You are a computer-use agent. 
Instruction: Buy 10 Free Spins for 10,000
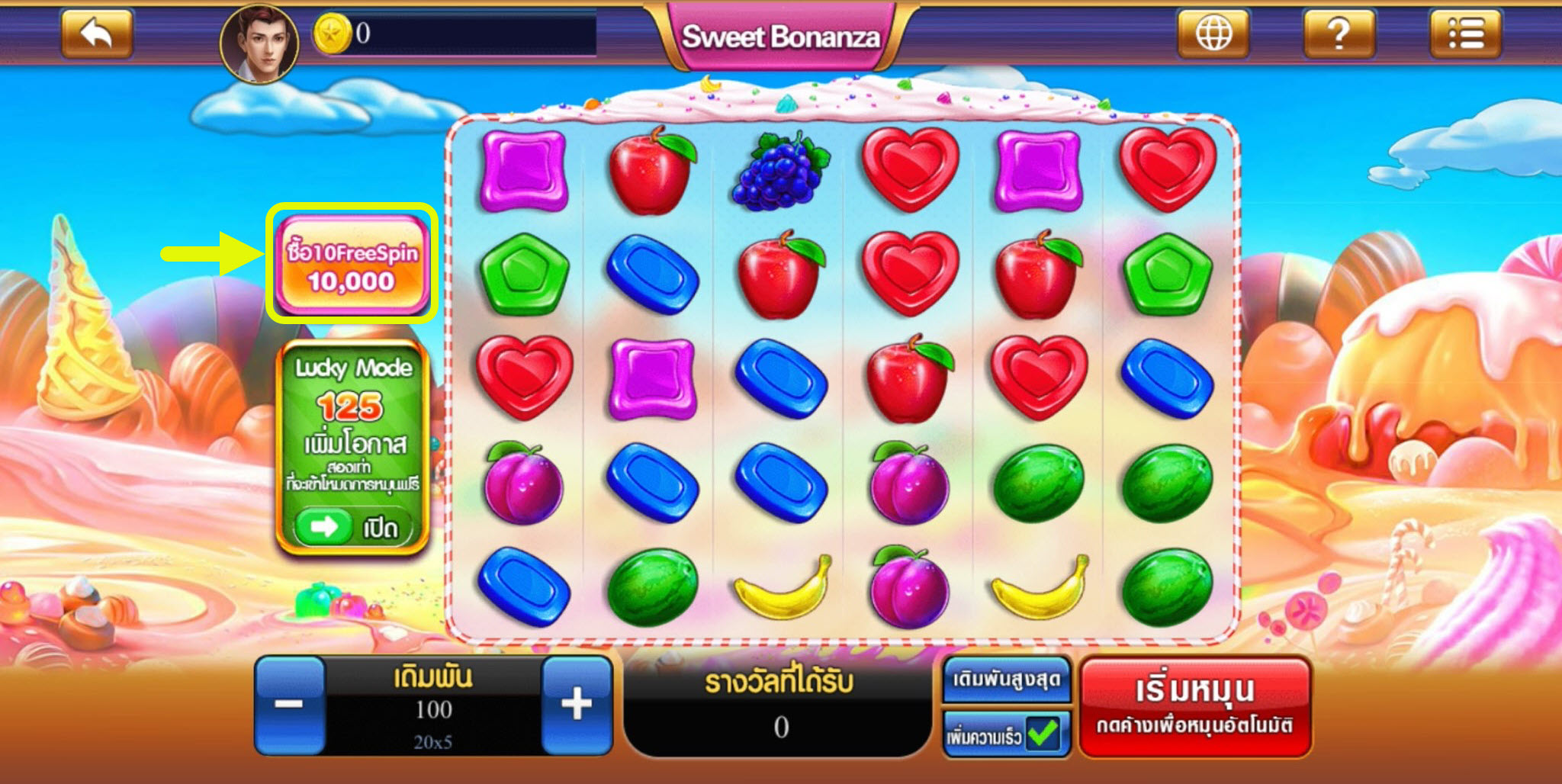(x=352, y=264)
